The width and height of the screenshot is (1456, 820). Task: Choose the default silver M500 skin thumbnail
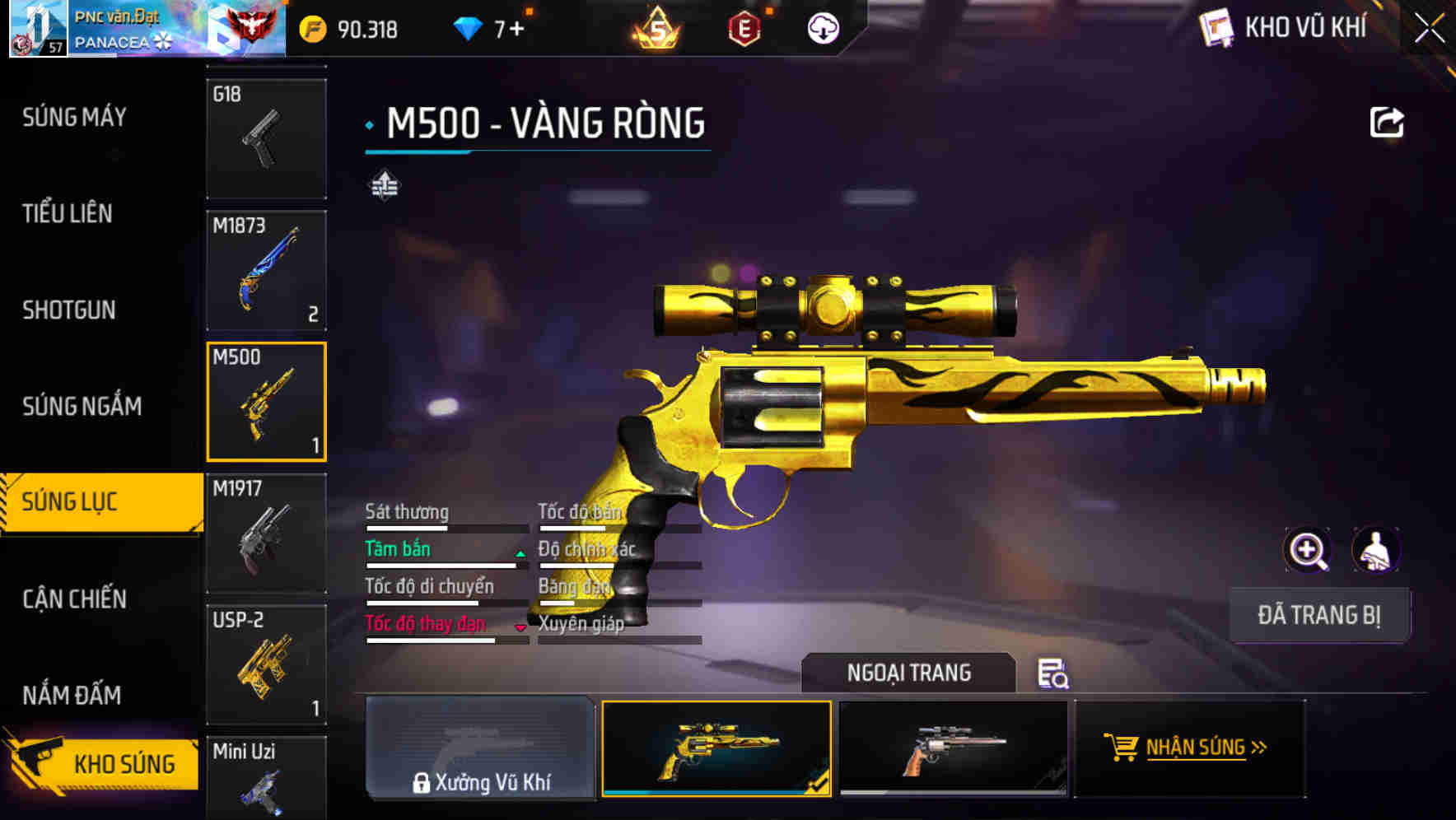[955, 748]
